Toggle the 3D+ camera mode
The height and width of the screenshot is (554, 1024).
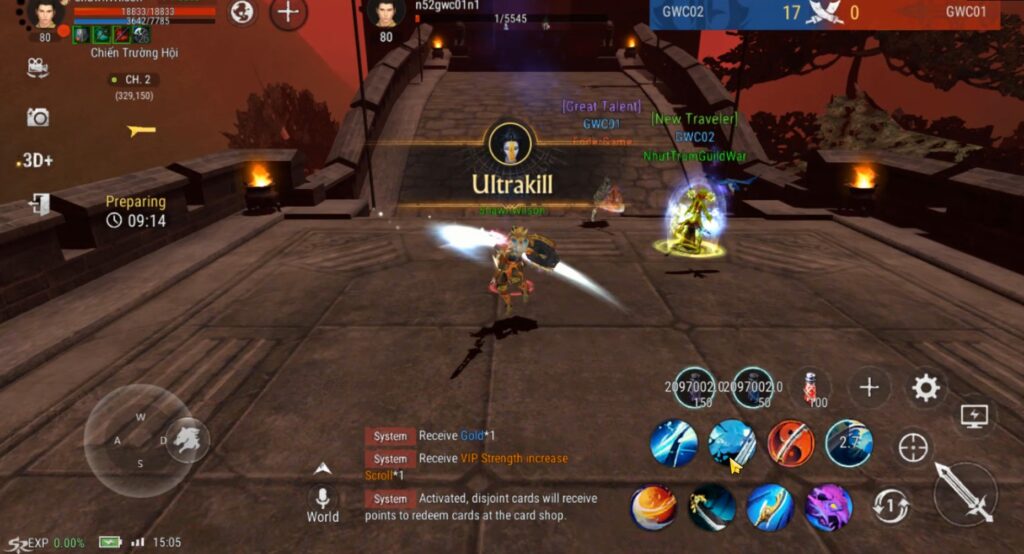37,160
